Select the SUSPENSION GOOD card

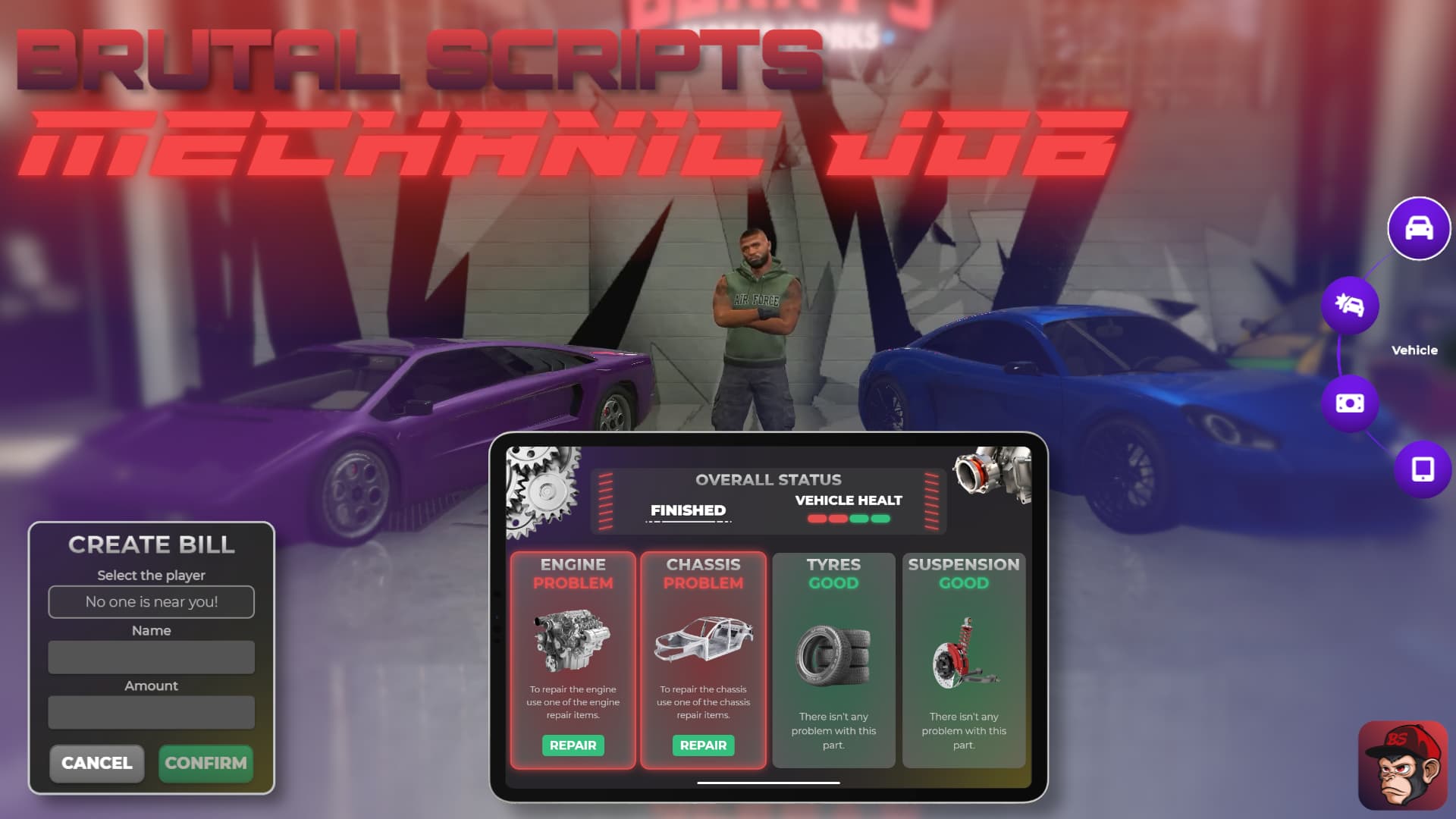coord(963,660)
